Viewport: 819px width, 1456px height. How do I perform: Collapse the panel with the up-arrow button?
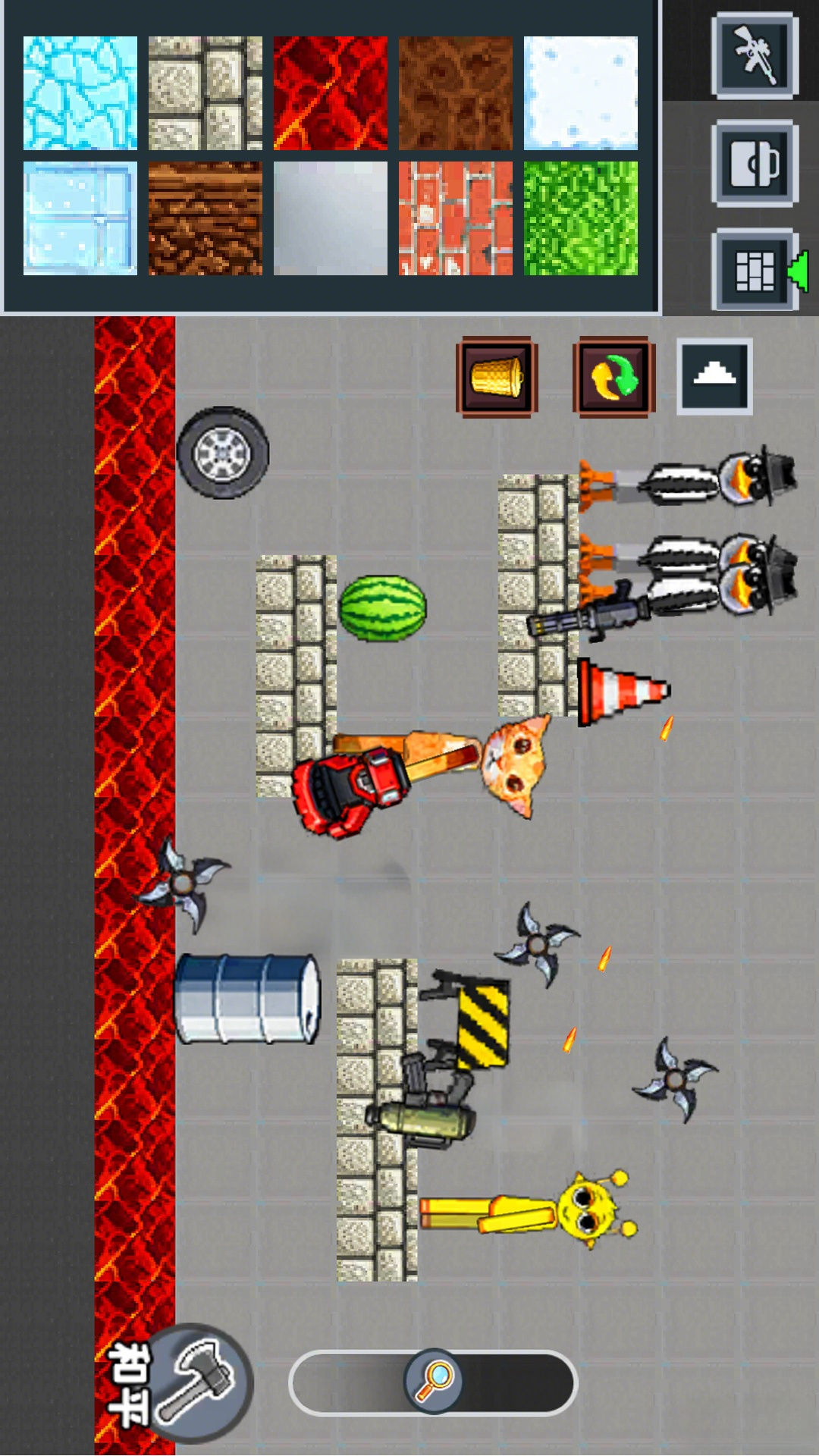click(714, 376)
